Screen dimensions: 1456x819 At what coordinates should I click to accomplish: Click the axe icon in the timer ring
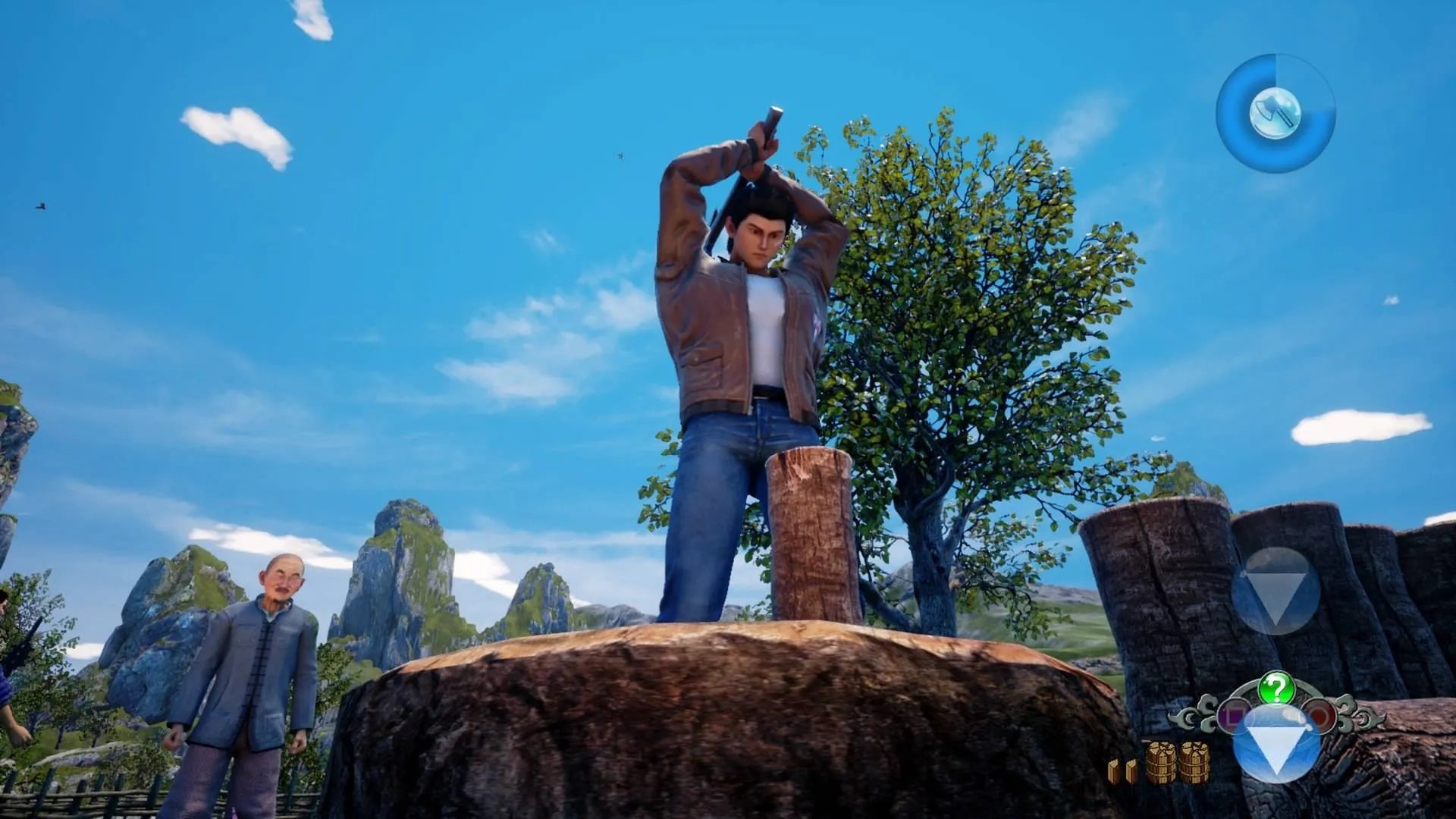click(x=1274, y=114)
